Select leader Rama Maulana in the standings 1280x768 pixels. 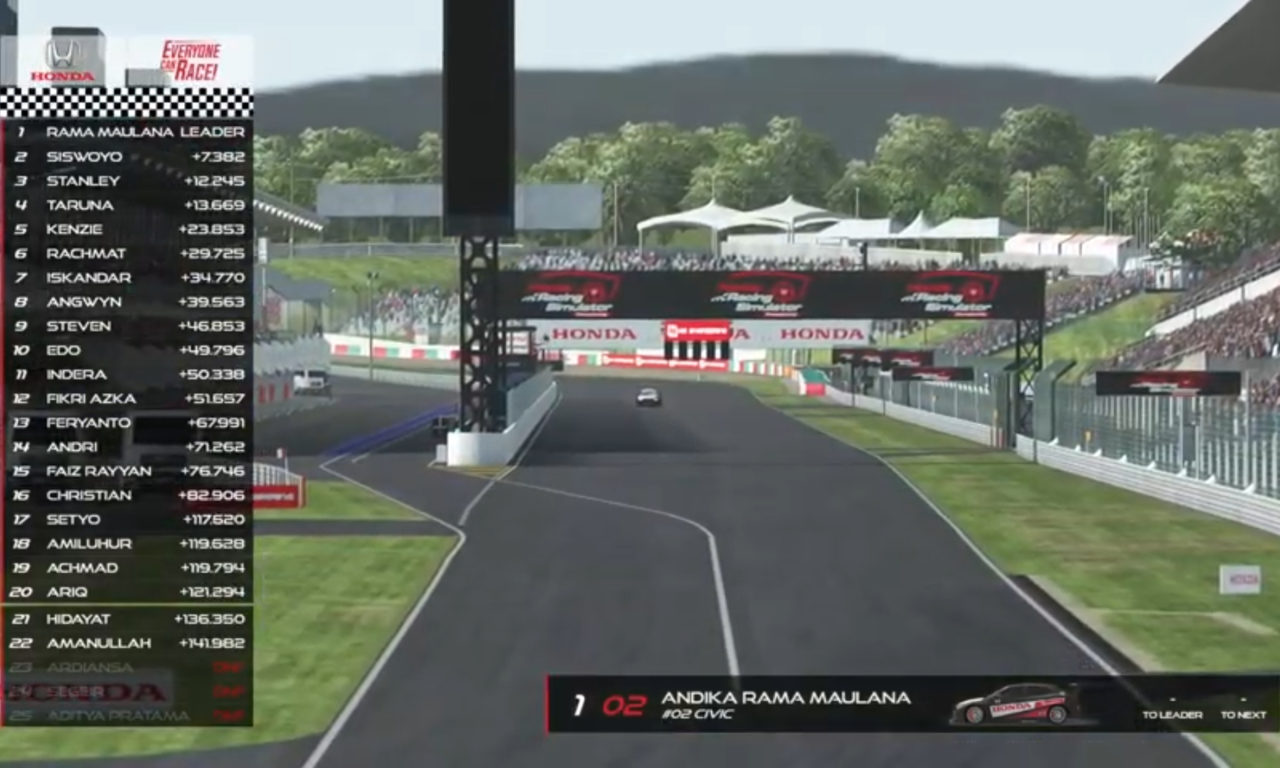128,132
